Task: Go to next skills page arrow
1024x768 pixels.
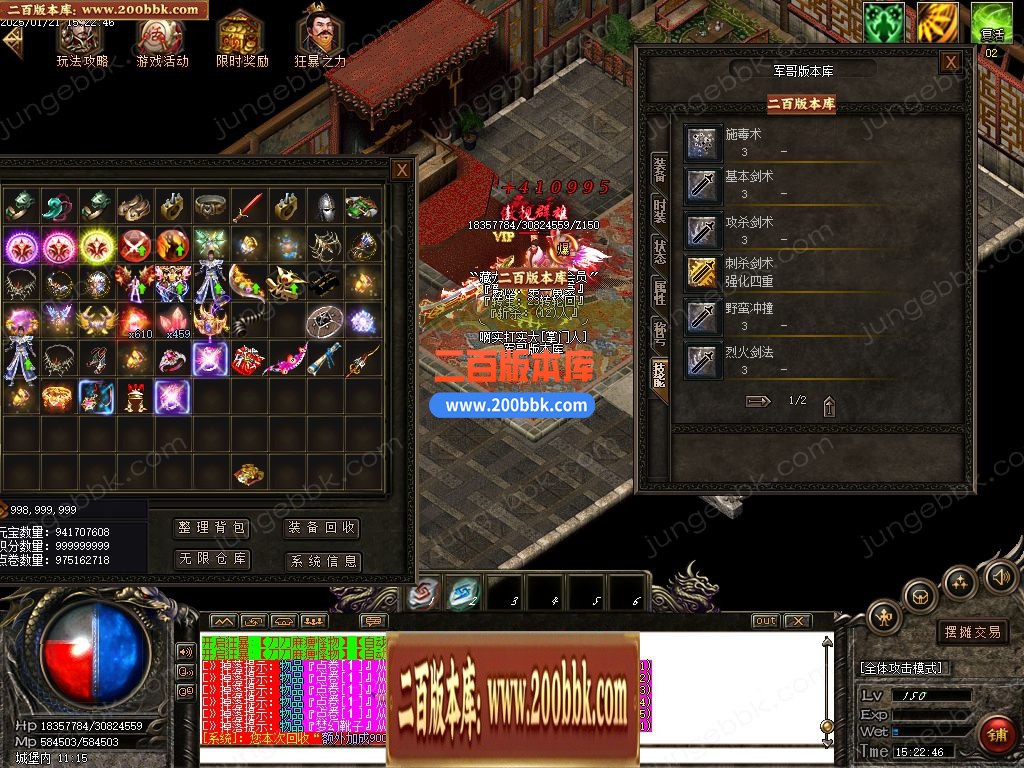Action: [x=759, y=401]
